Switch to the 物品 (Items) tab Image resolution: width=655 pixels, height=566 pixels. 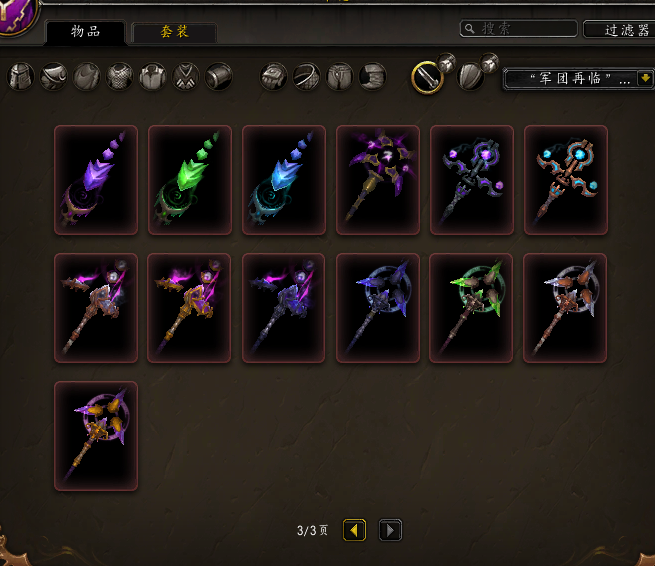tap(85, 32)
